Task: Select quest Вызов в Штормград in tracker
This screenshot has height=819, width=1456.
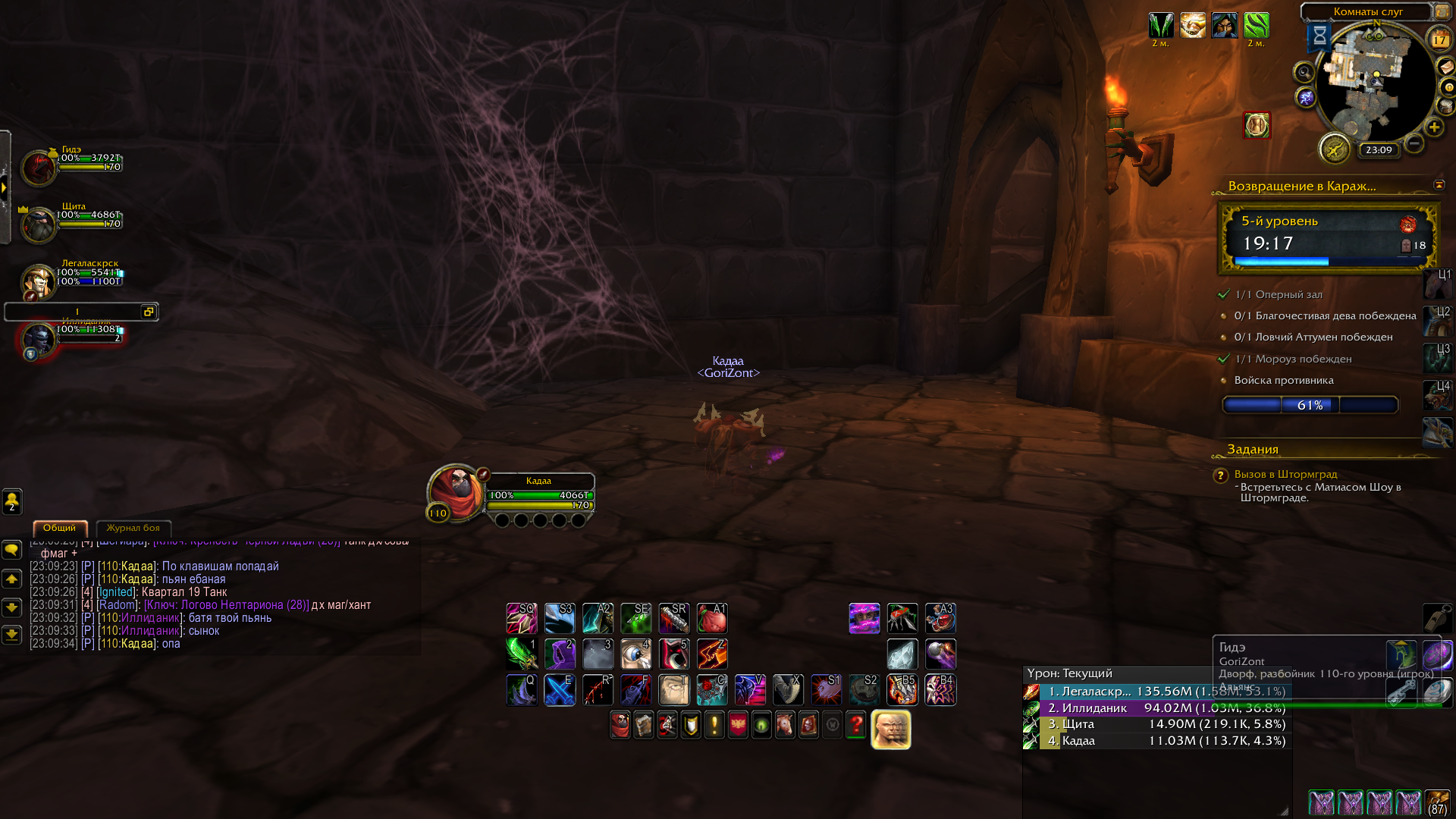Action: click(1285, 474)
